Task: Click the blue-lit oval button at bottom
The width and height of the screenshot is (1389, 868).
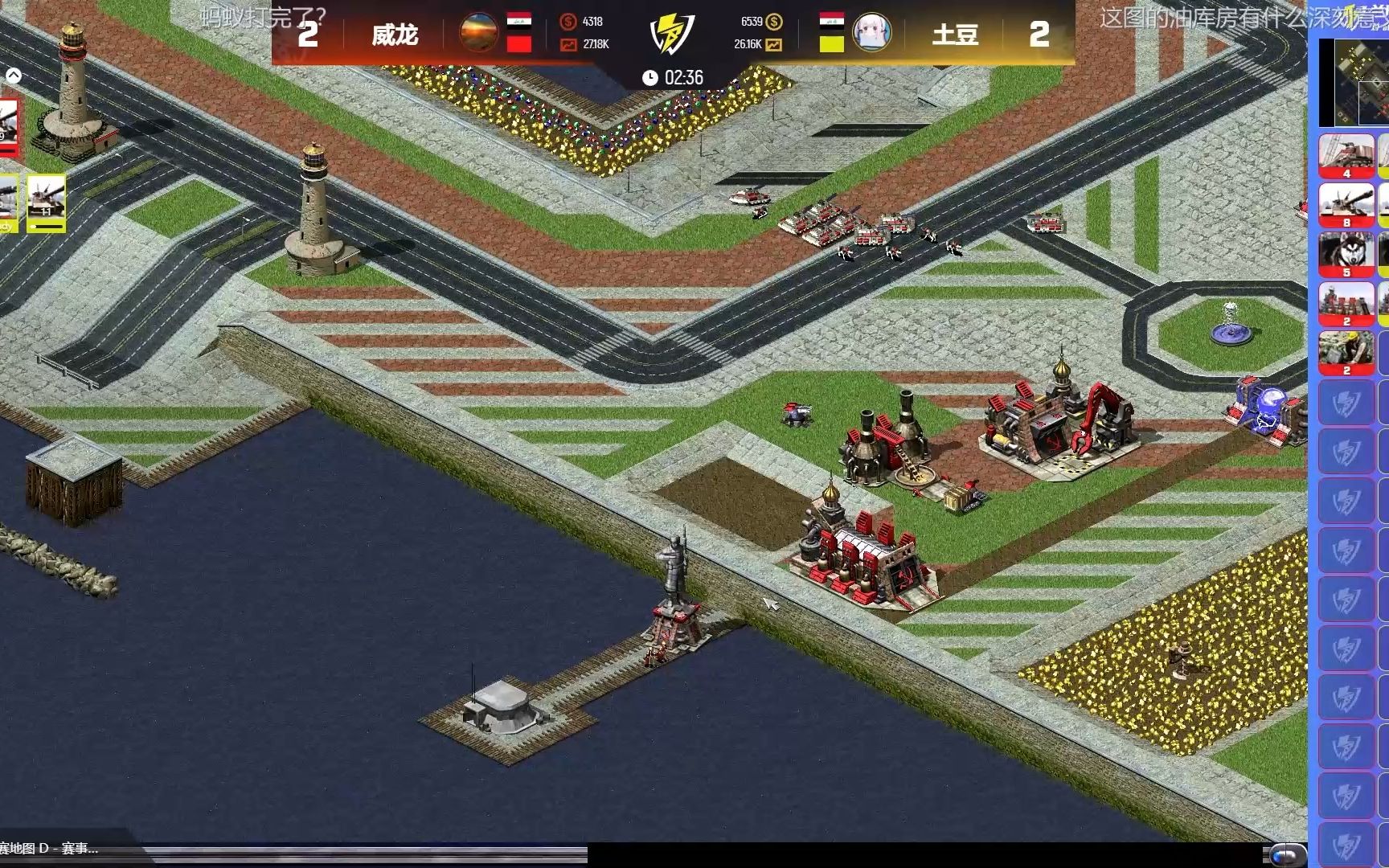Action: point(1288,854)
